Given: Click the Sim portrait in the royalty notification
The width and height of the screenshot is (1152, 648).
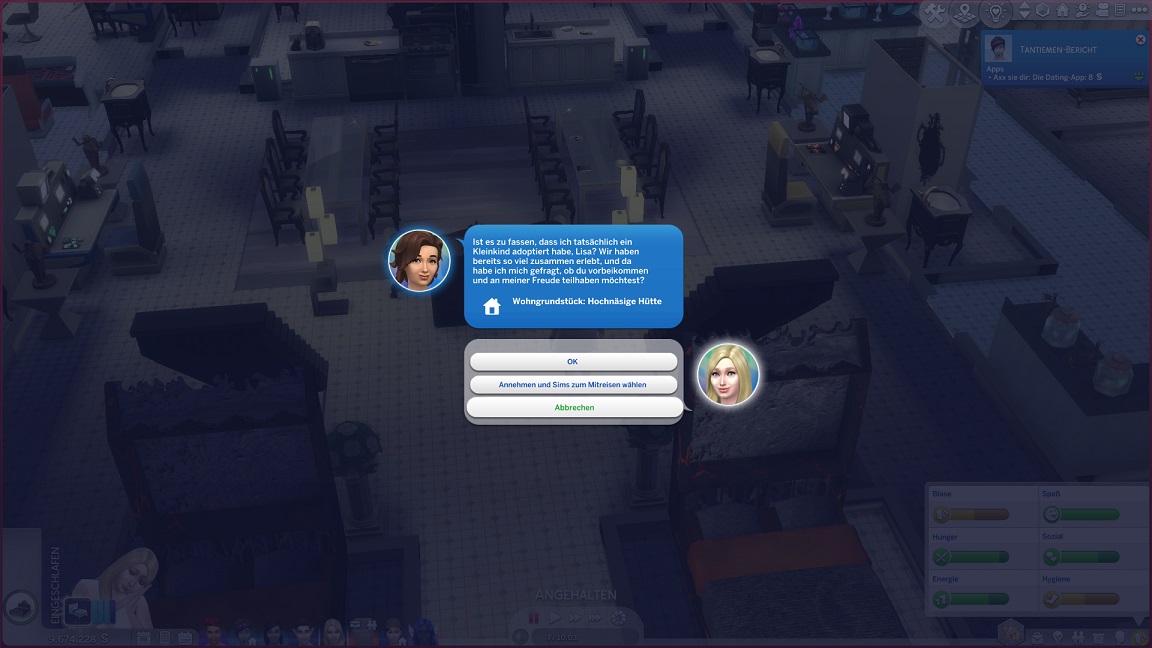Looking at the screenshot, I should [1000, 48].
